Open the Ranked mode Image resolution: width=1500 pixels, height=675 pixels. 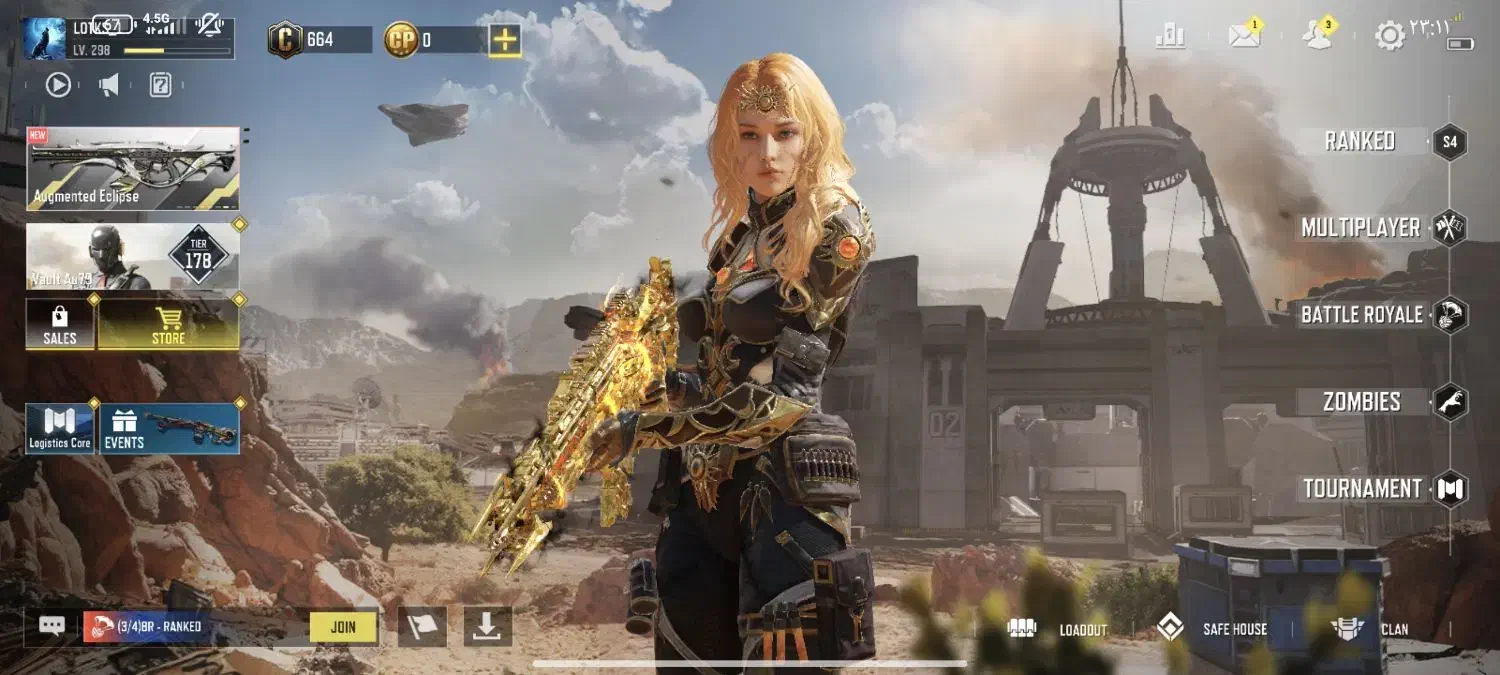pyautogui.click(x=1360, y=141)
